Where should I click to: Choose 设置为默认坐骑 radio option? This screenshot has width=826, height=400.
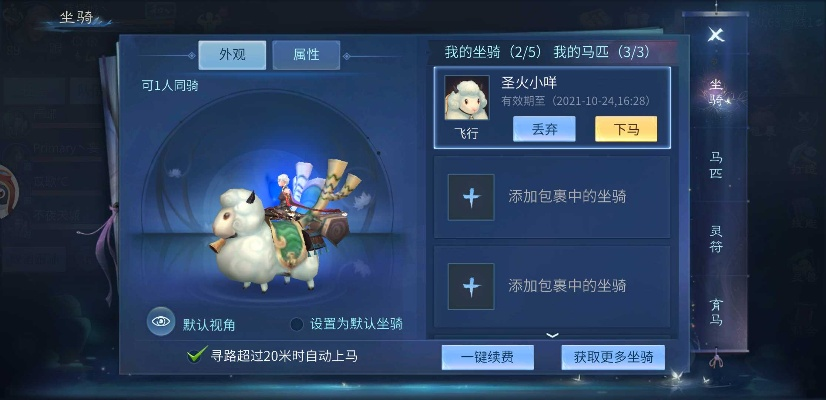[x=297, y=324]
